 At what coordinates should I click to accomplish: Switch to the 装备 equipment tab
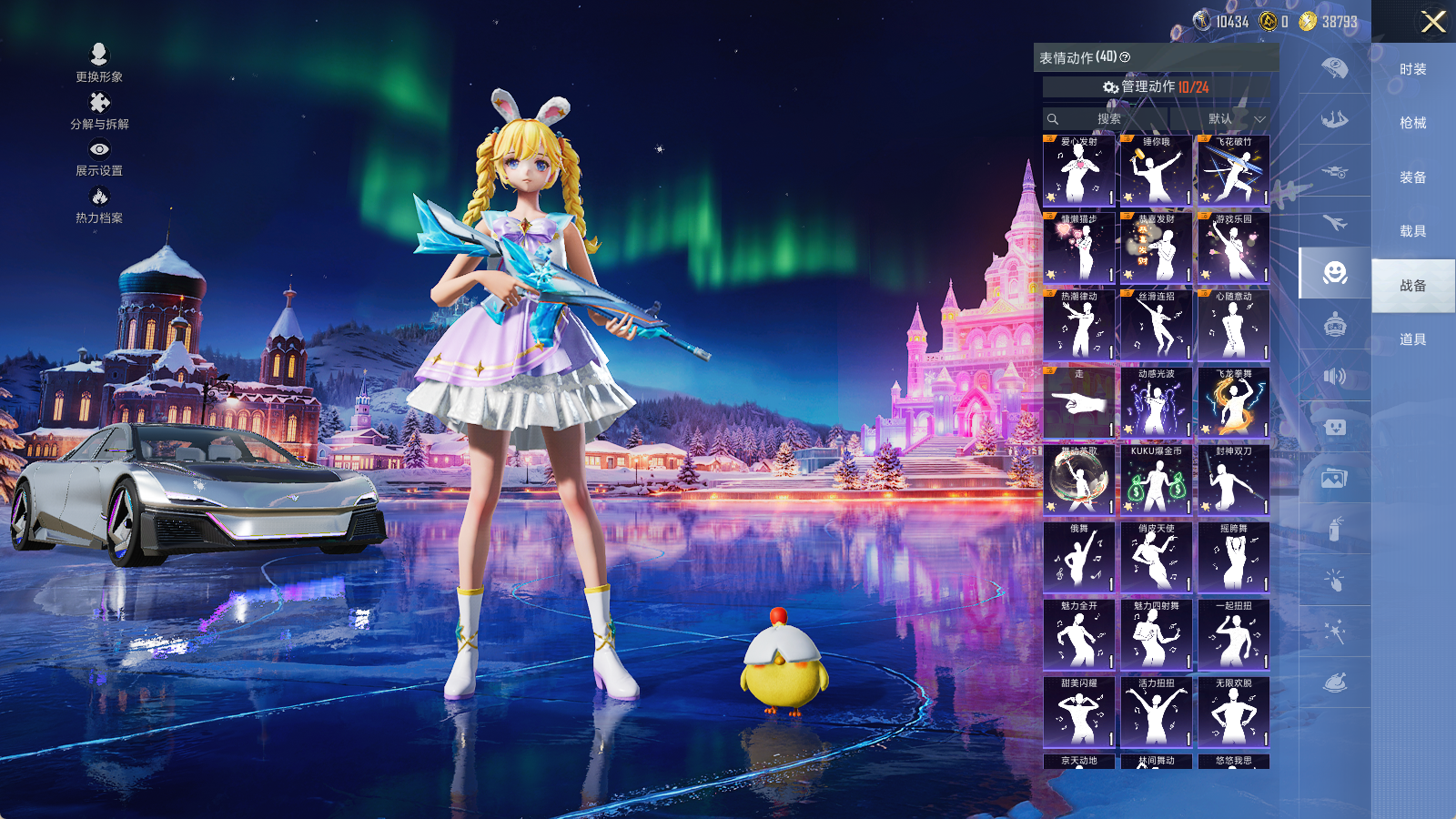[x=1412, y=177]
